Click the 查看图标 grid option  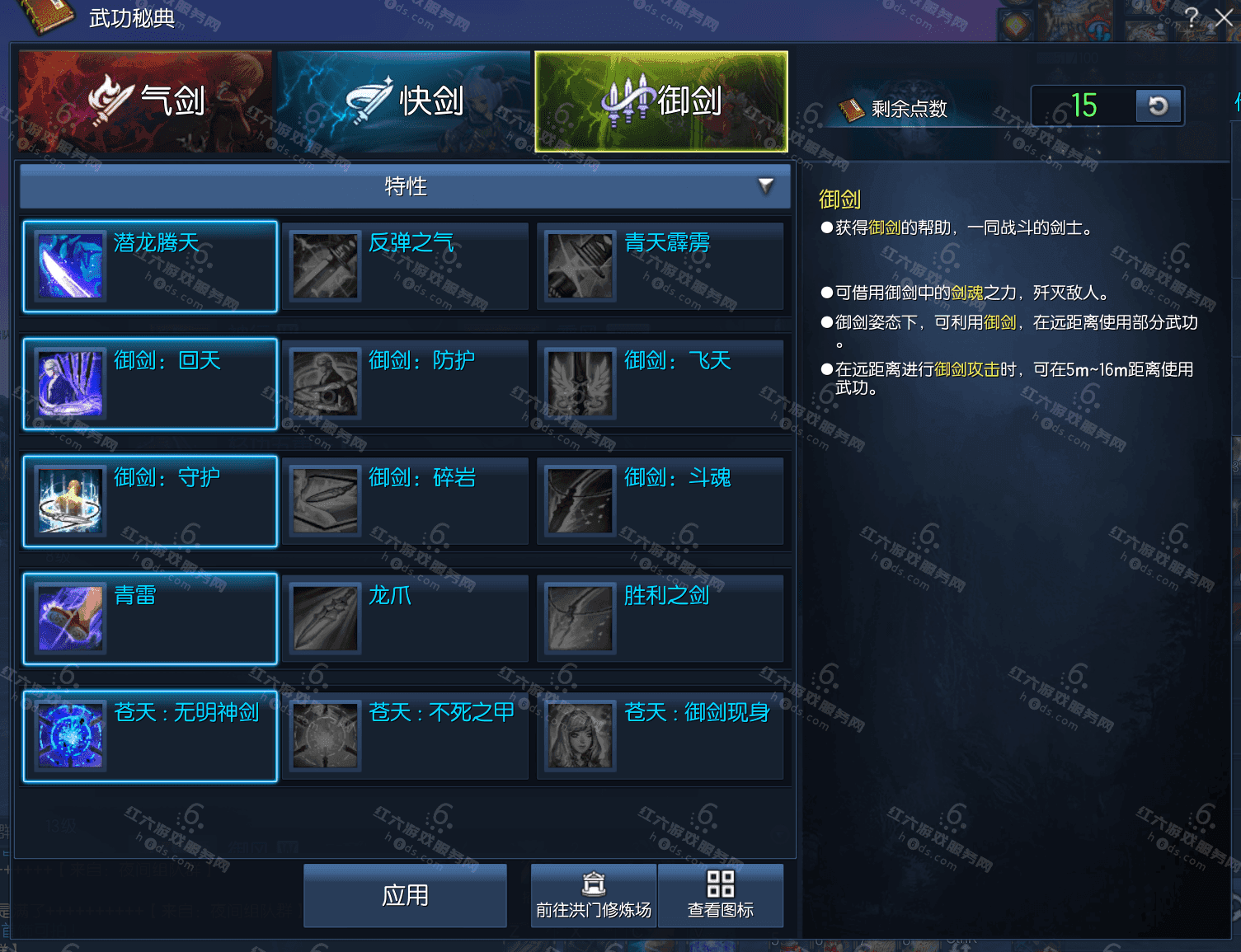click(x=720, y=895)
